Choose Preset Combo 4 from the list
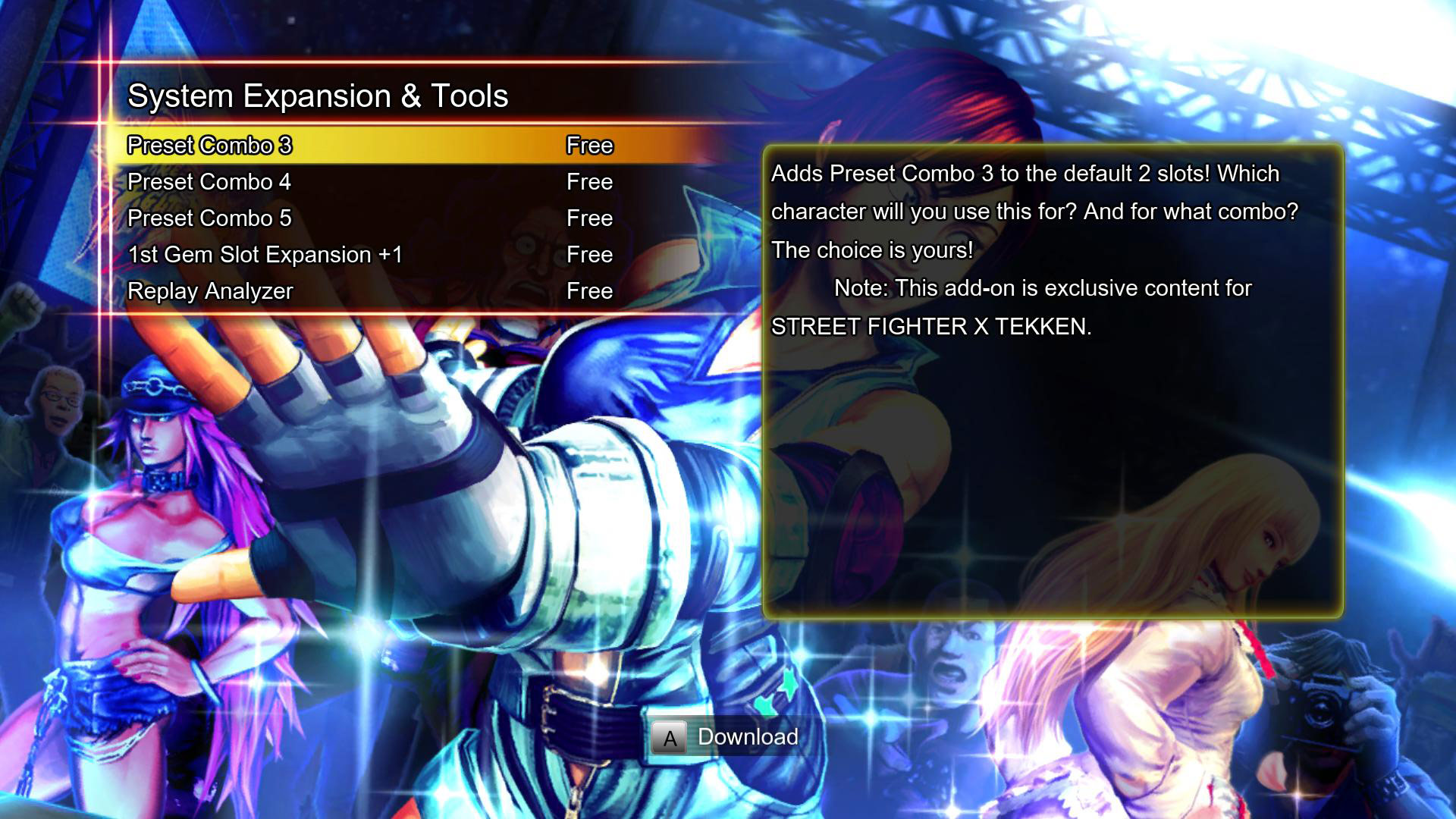The height and width of the screenshot is (819, 1456). point(210,182)
